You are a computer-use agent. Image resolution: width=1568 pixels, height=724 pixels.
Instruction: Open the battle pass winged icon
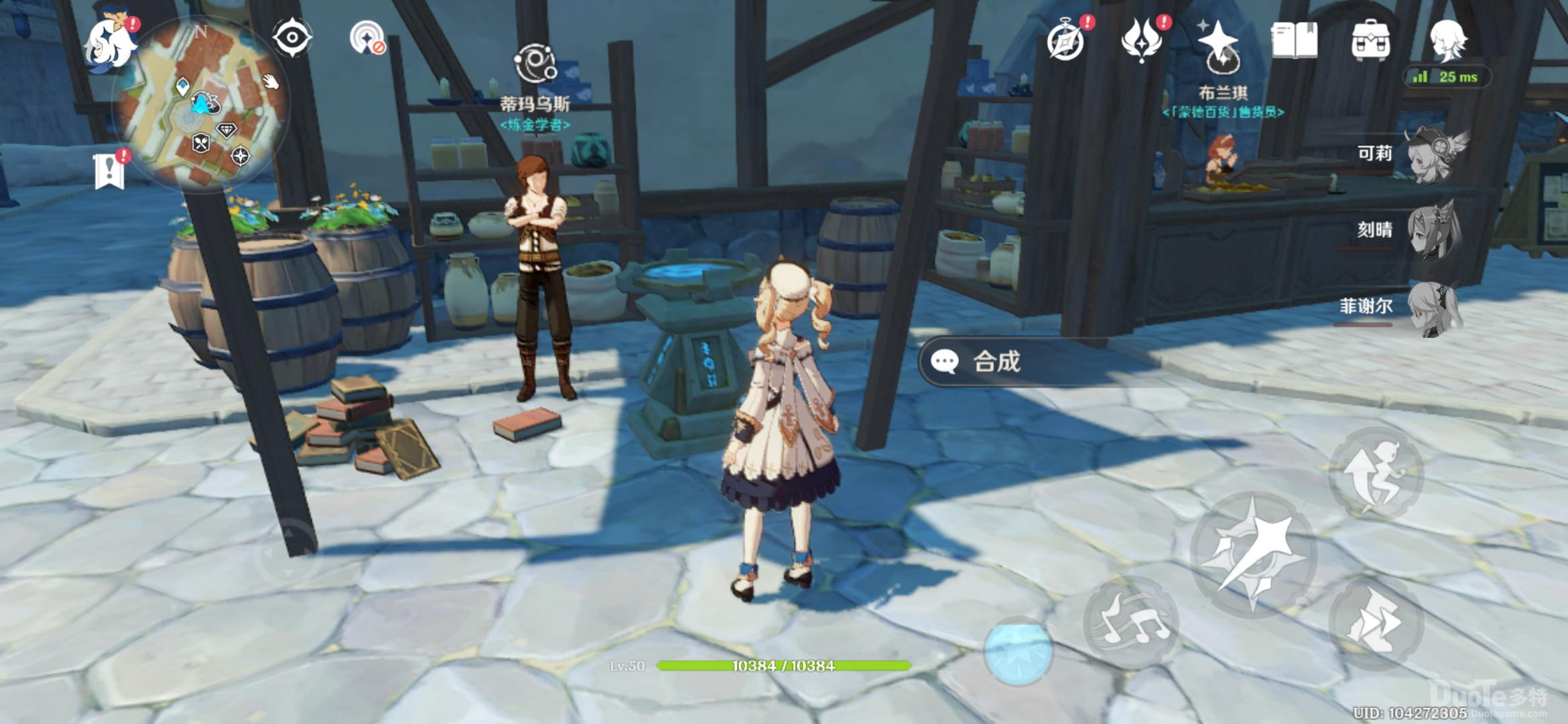coord(1142,39)
